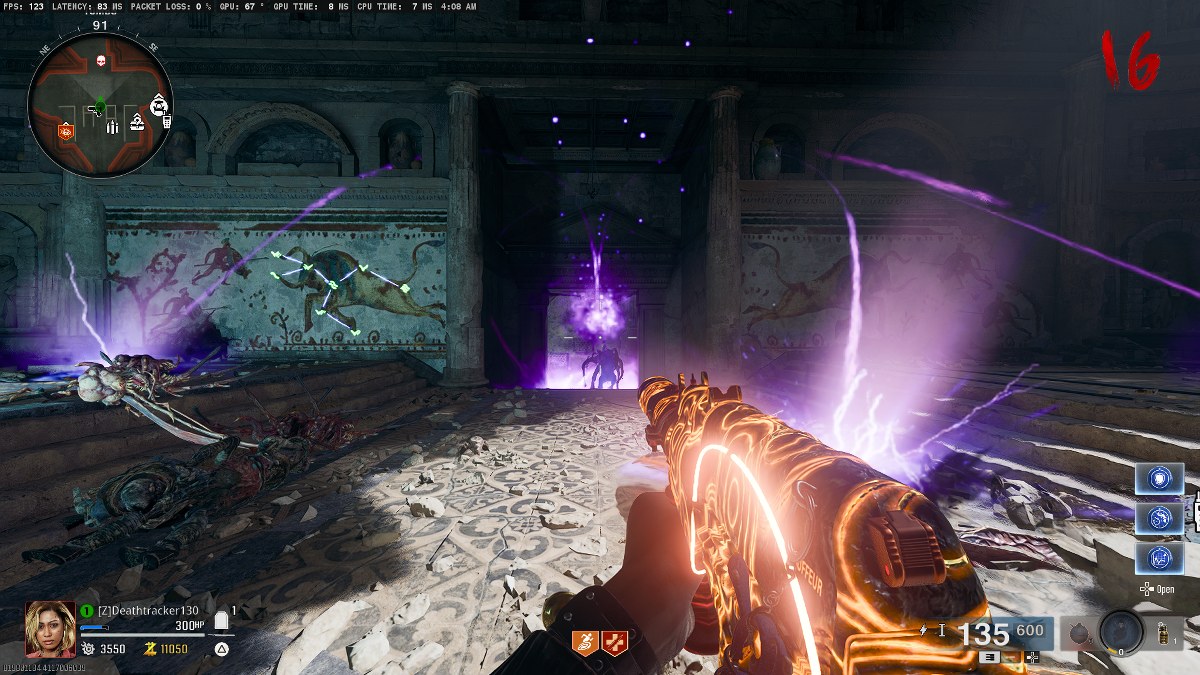The image size is (1200, 675).
Task: Select the armor plate icon
Action: 221,622
